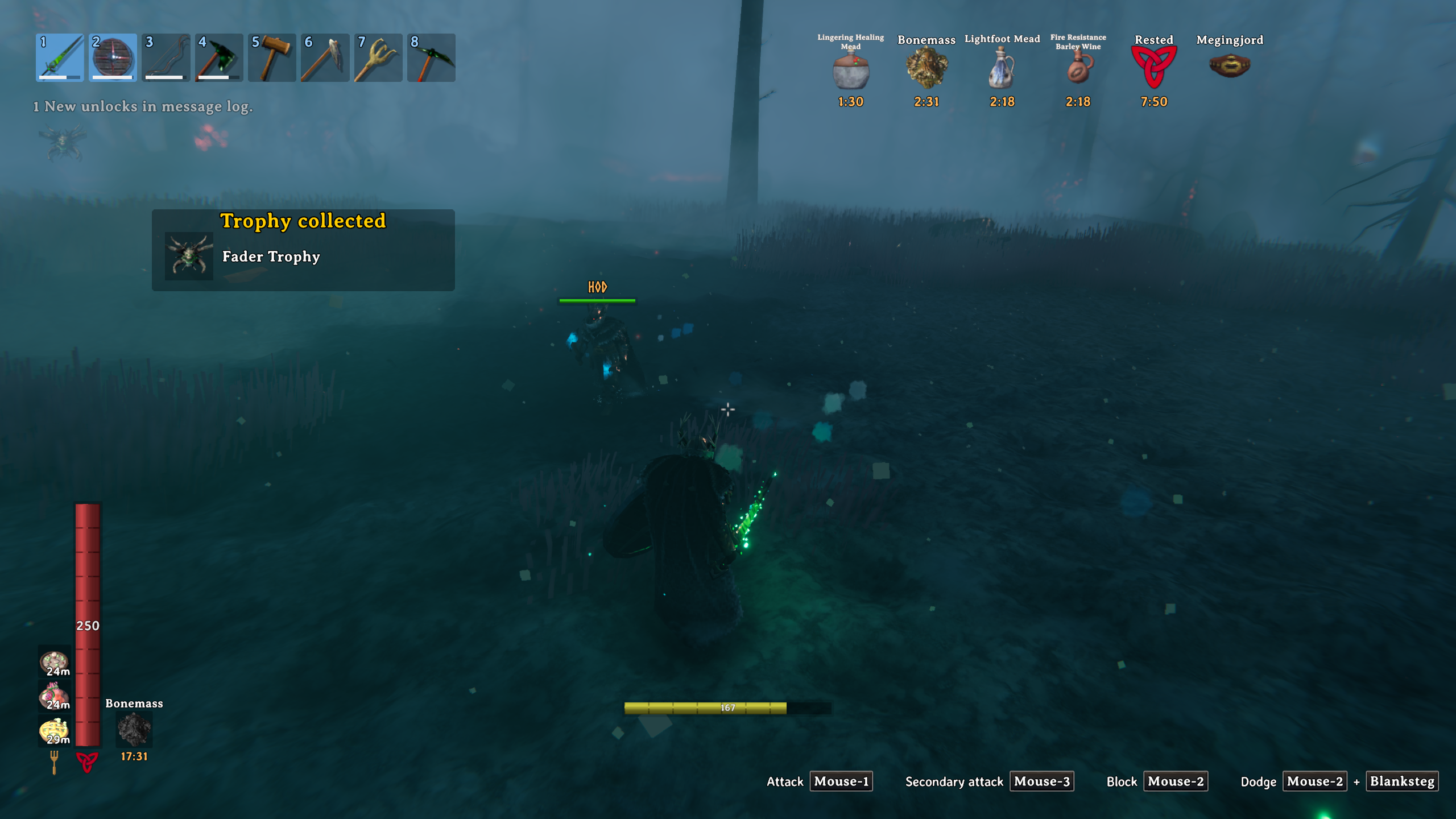Select the hoe in hotbar slot 6

[325, 57]
